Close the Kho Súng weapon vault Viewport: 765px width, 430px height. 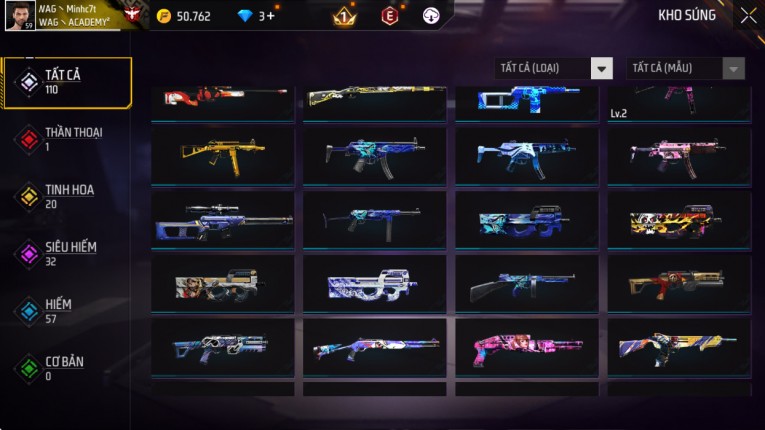(x=748, y=15)
